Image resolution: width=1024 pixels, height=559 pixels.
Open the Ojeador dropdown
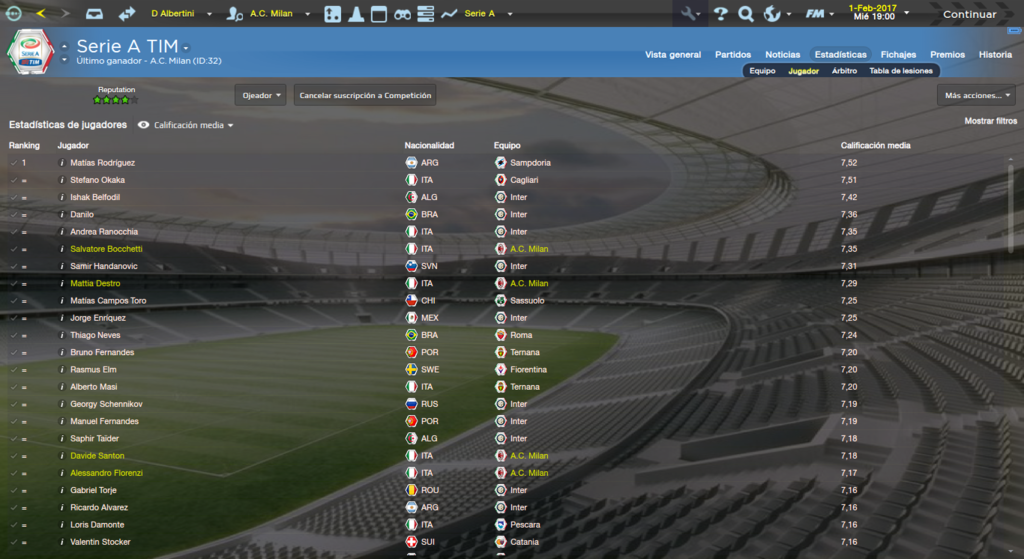click(261, 96)
